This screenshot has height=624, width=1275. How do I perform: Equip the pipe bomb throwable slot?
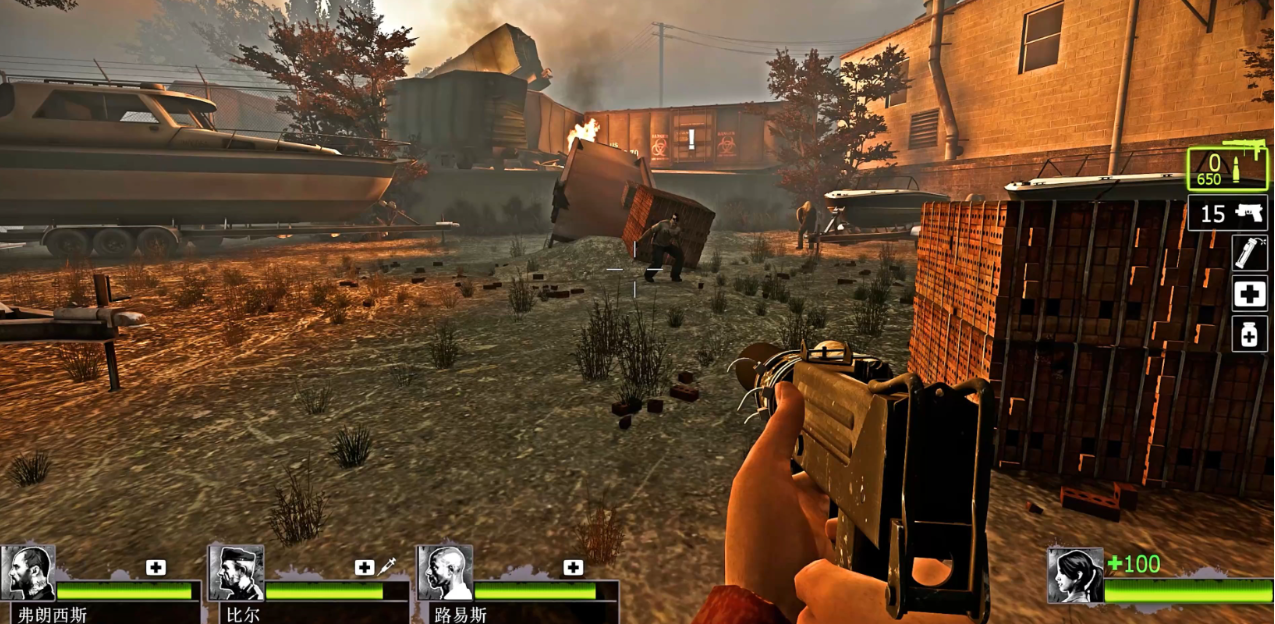[x=1249, y=253]
